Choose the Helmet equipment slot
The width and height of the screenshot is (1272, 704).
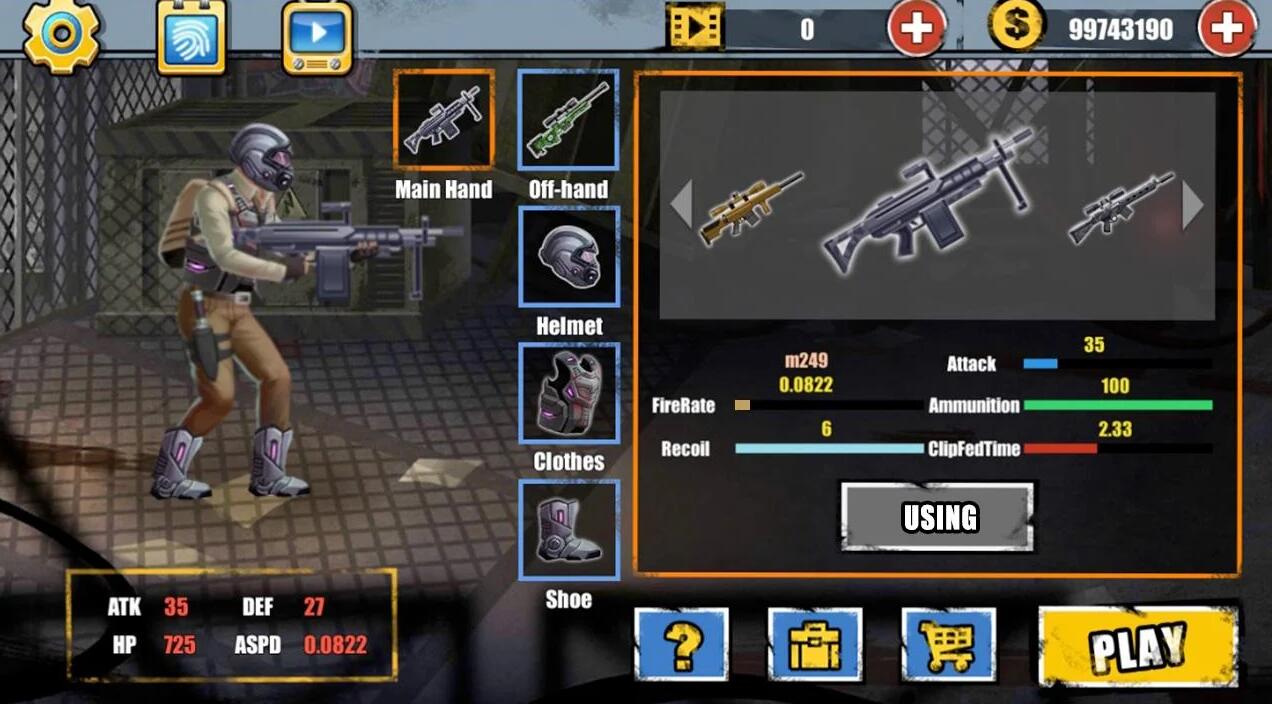pyautogui.click(x=568, y=256)
